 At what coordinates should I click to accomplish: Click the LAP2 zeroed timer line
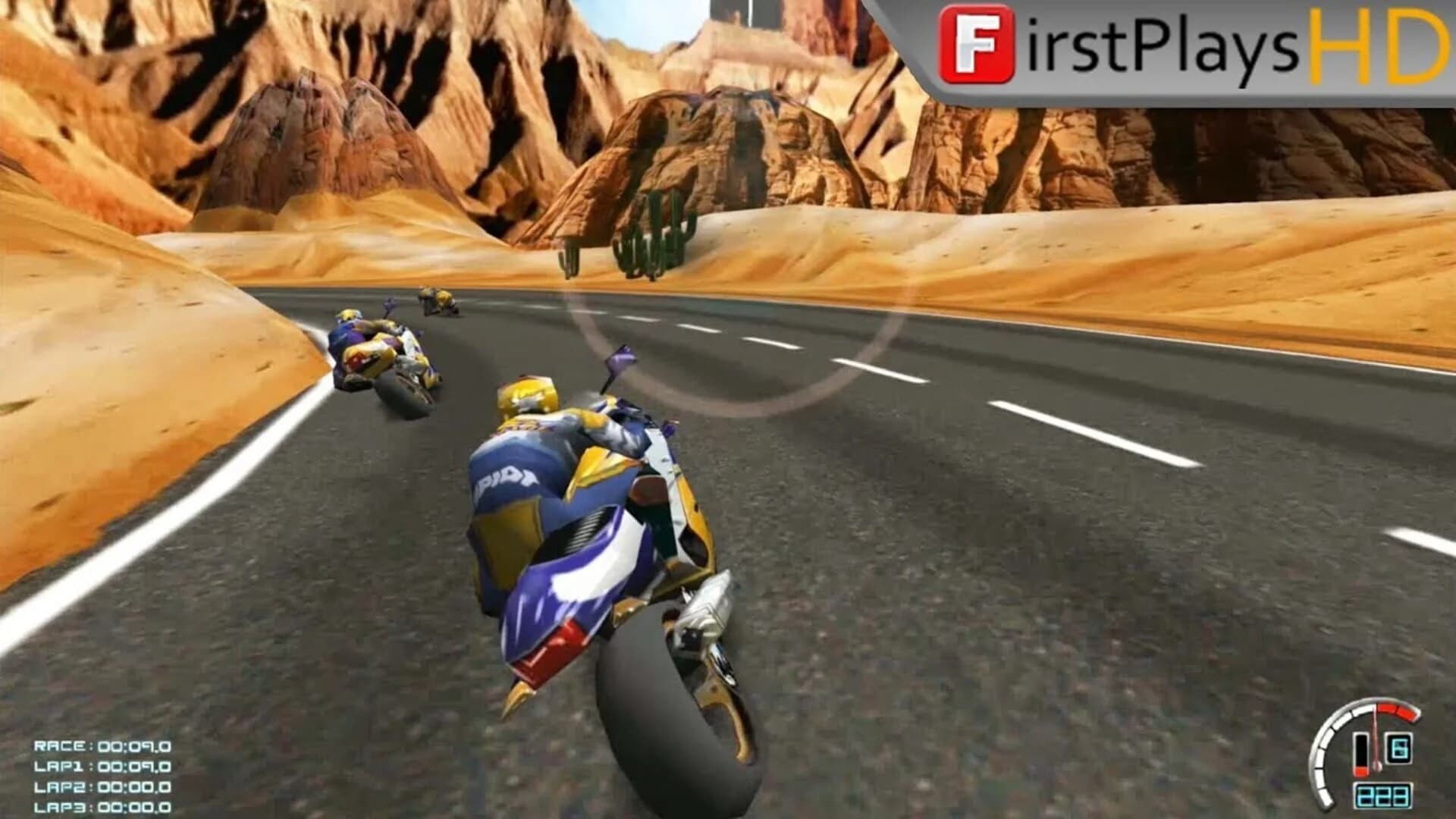(x=102, y=786)
